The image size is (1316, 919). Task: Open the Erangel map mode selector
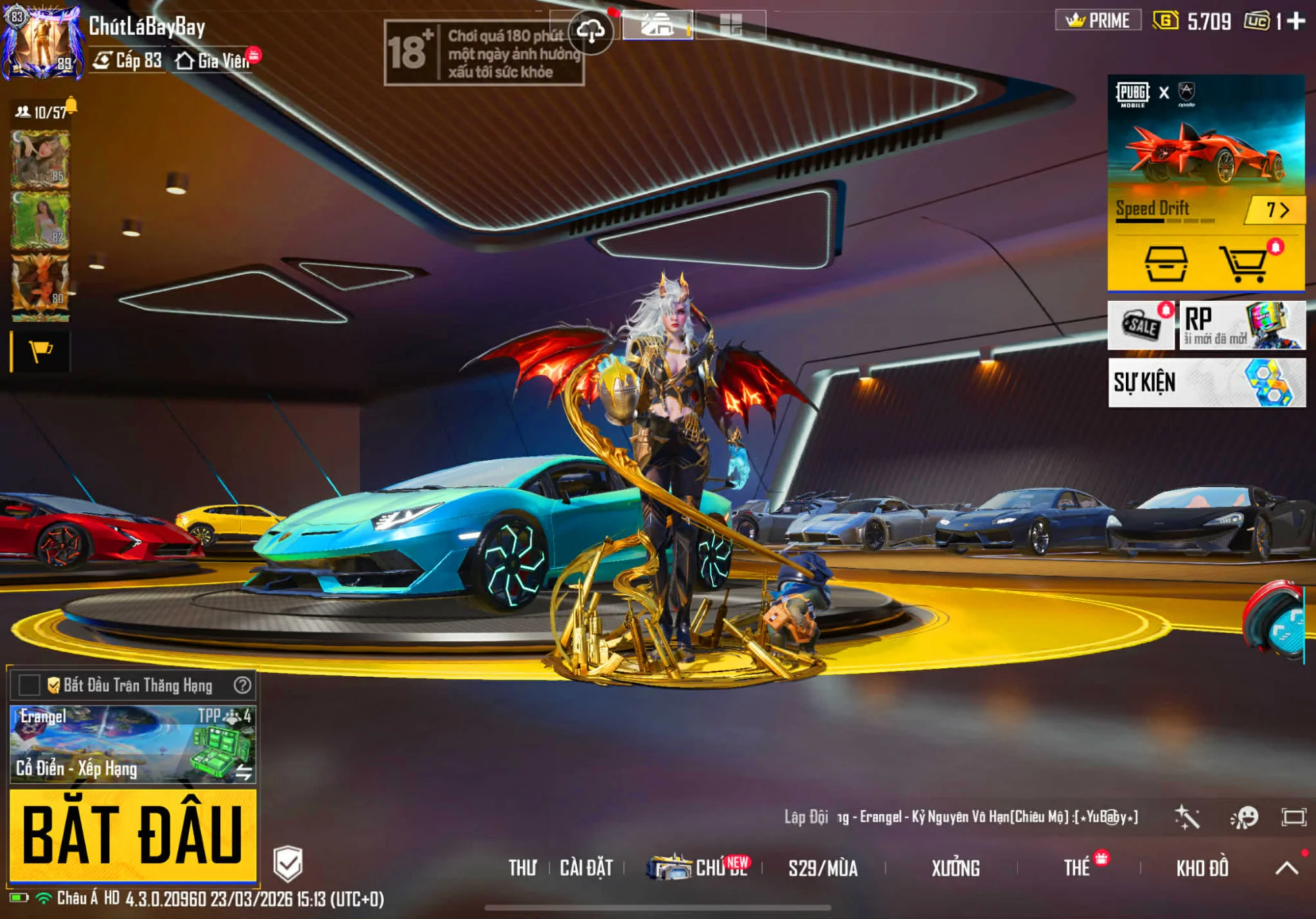(x=132, y=744)
